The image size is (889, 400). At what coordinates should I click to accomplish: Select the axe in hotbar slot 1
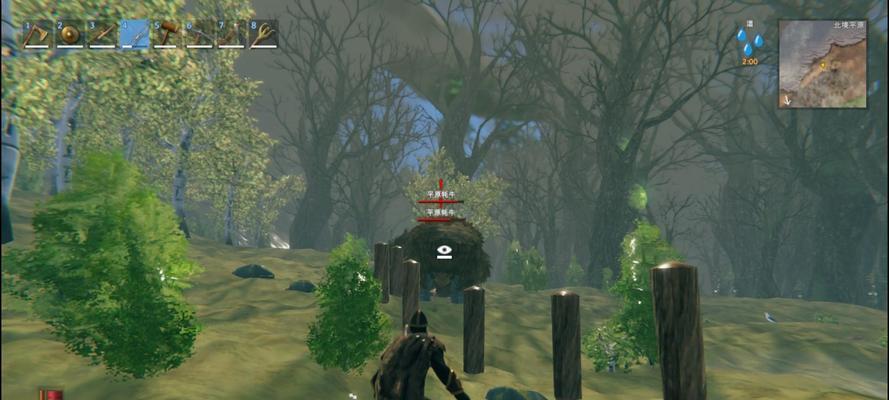point(38,34)
